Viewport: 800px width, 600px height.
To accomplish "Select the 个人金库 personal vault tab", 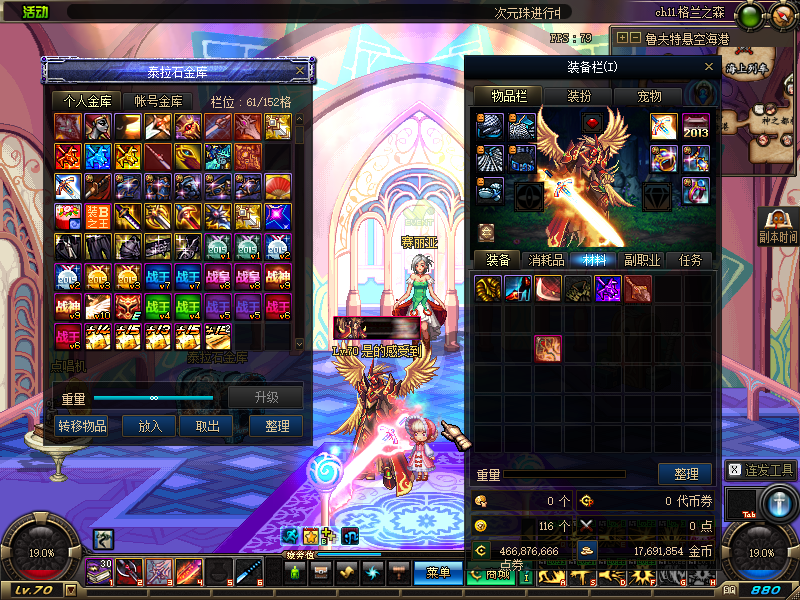I will click(87, 101).
